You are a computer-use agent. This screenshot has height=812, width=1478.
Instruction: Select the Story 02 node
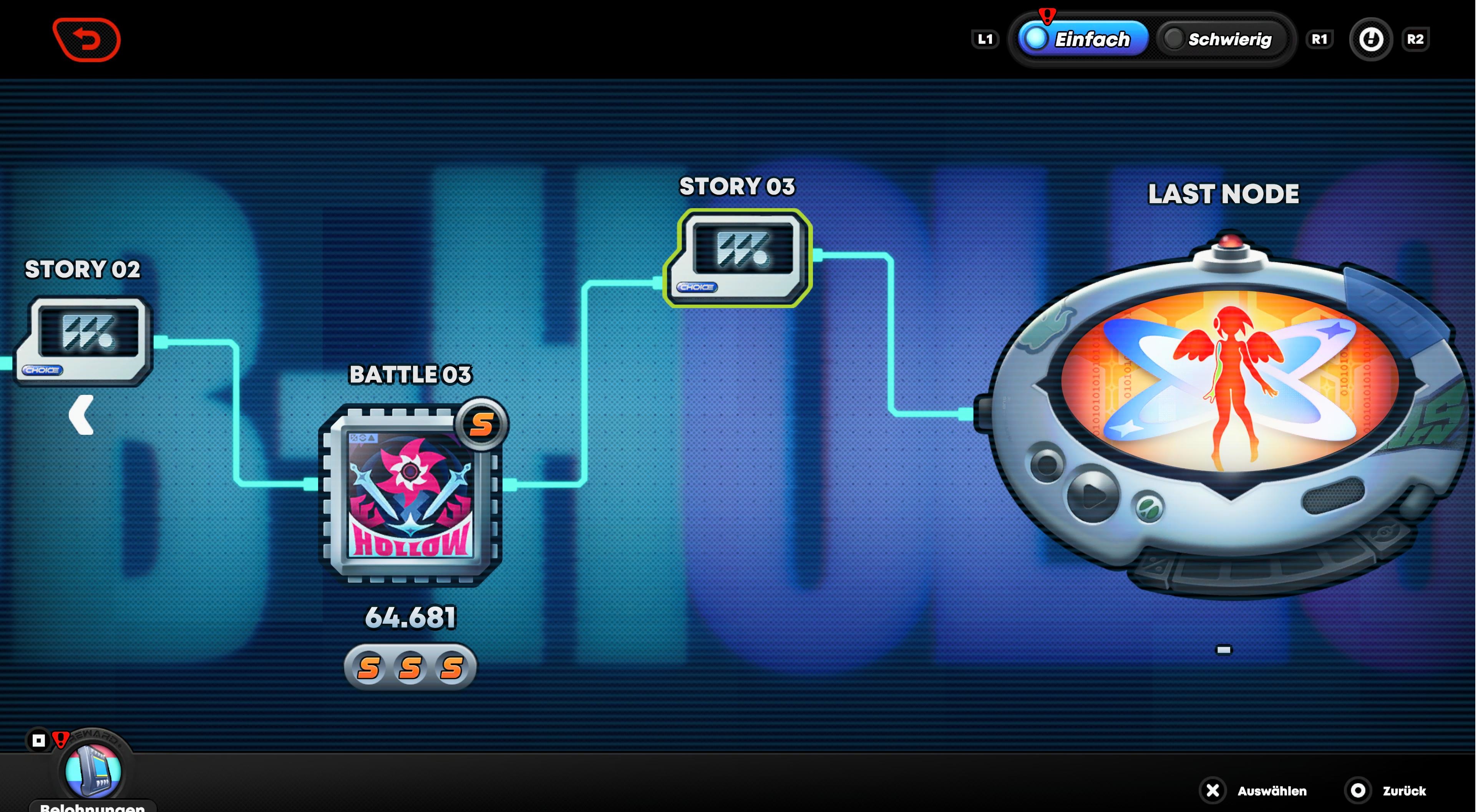click(x=85, y=340)
